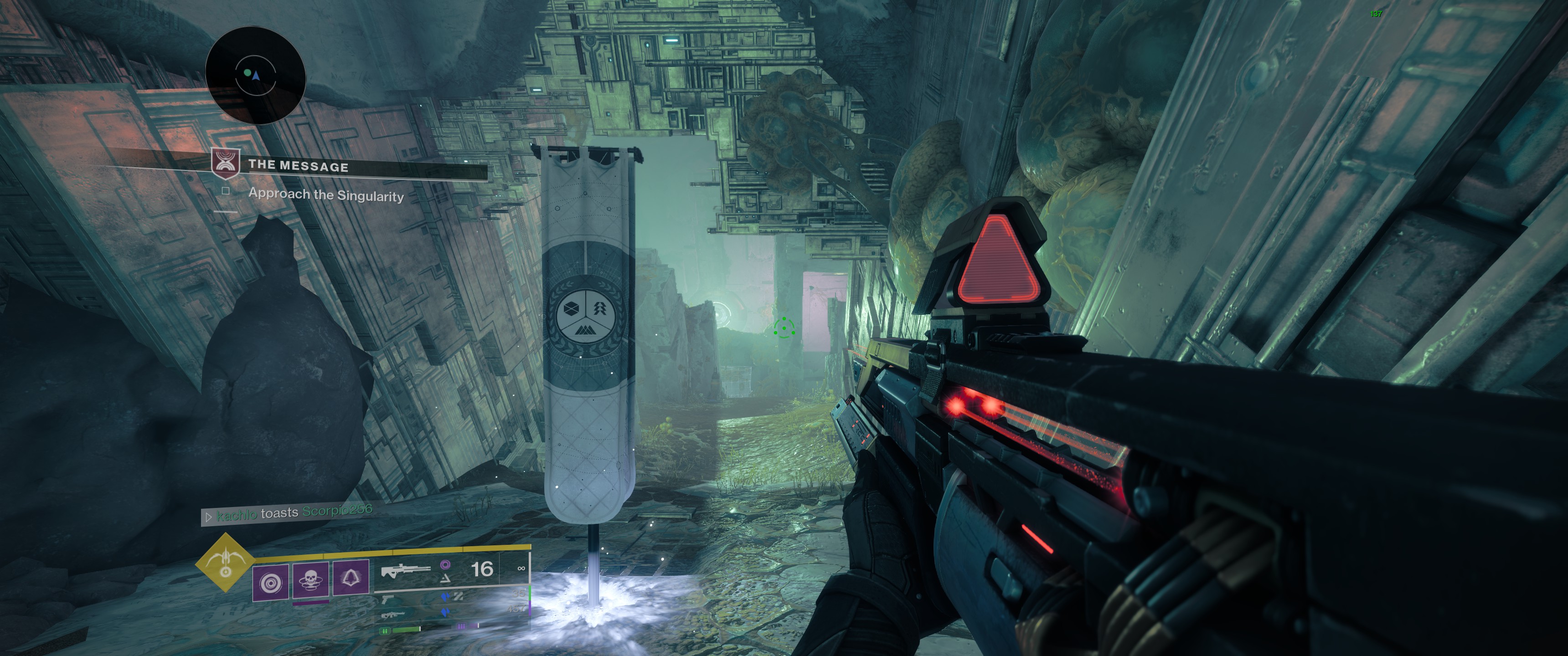Activate the golden super ability diamond

click(225, 562)
